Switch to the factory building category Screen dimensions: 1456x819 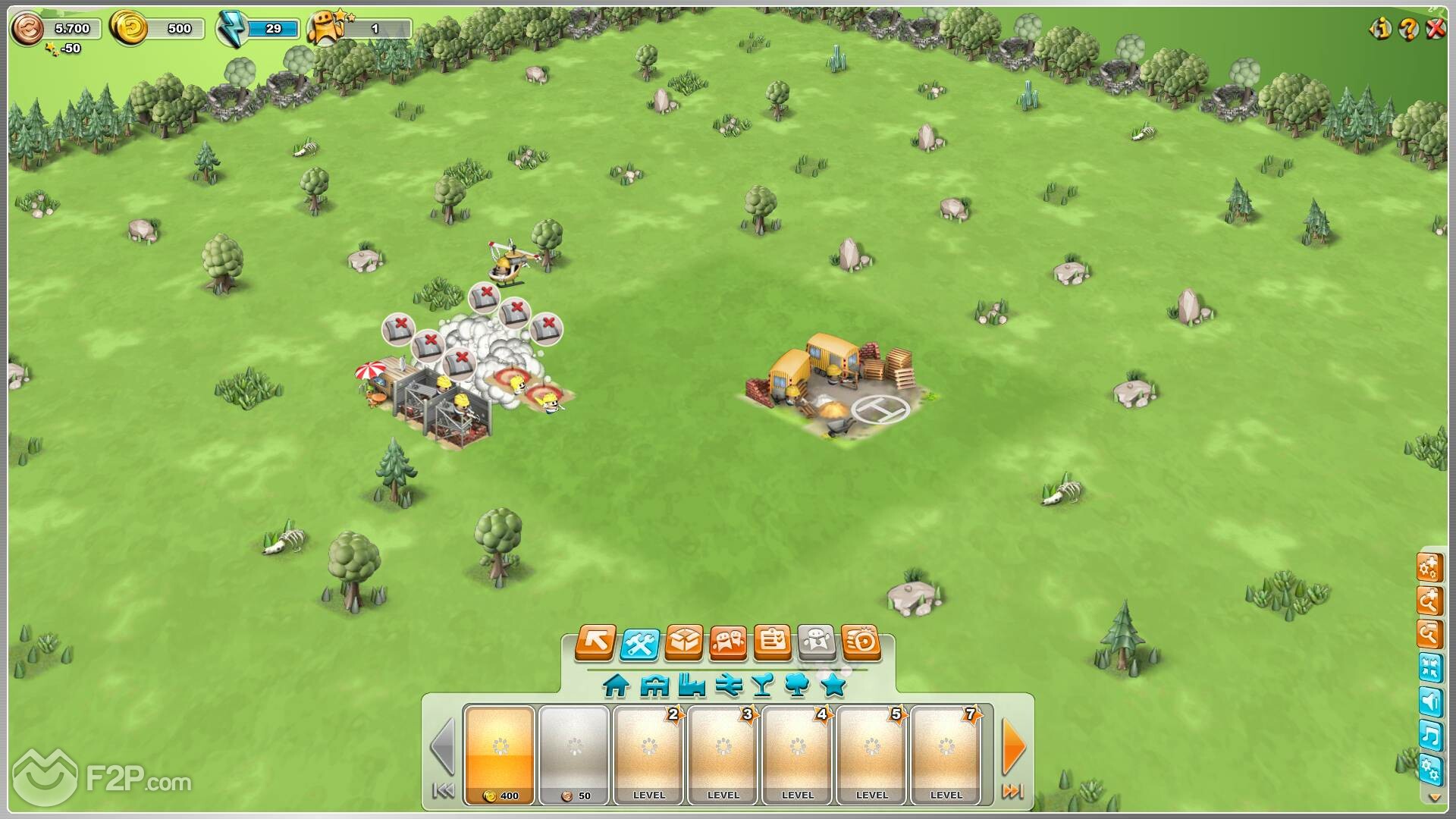pos(692,686)
